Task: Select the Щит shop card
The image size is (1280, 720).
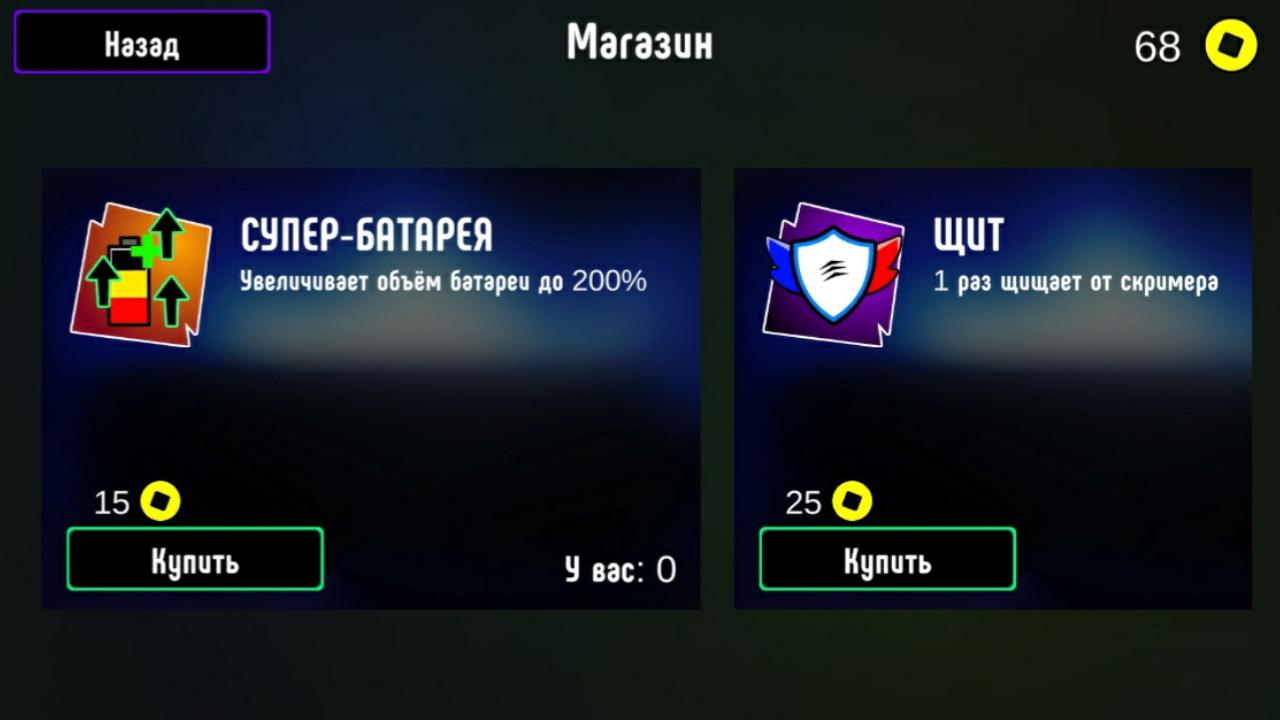Action: point(992,388)
